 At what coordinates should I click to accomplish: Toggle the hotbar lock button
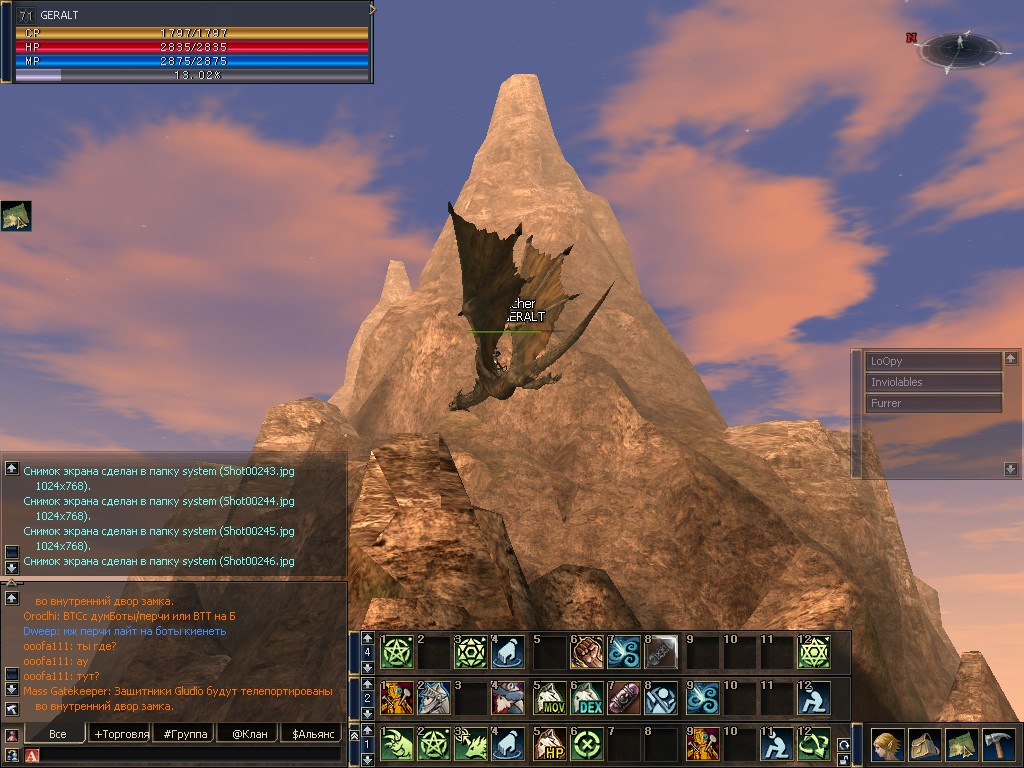click(843, 760)
